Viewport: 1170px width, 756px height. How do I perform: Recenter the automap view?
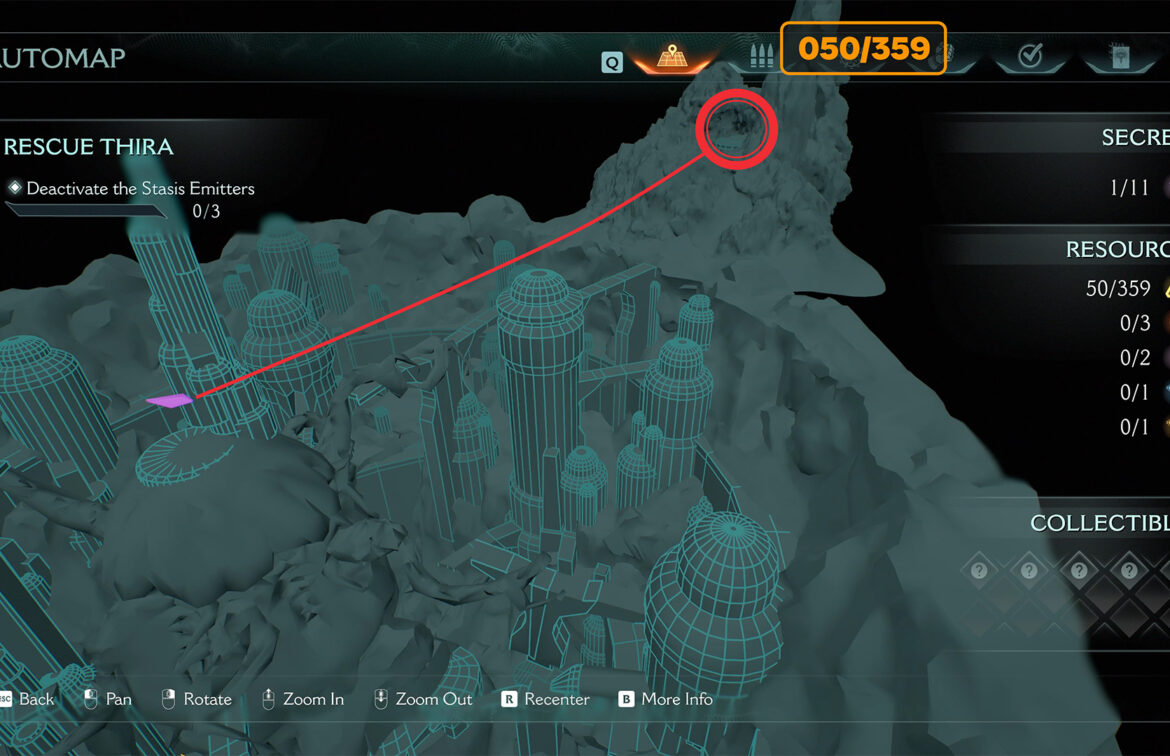point(545,699)
